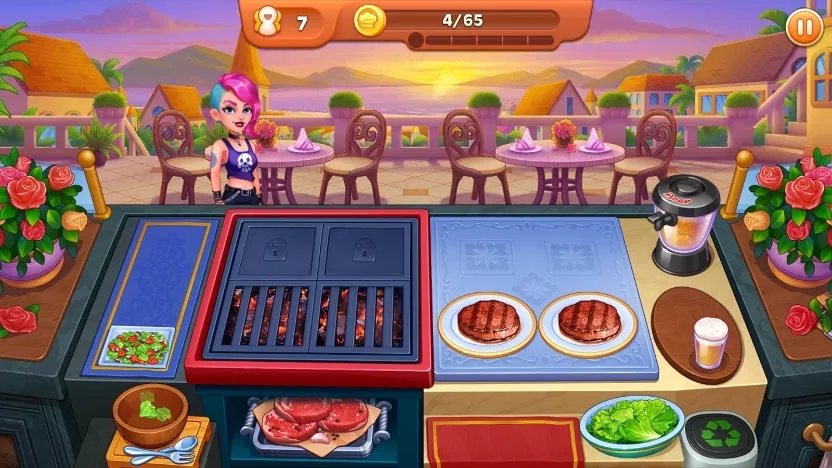Select the prepared salad plate

[138, 346]
